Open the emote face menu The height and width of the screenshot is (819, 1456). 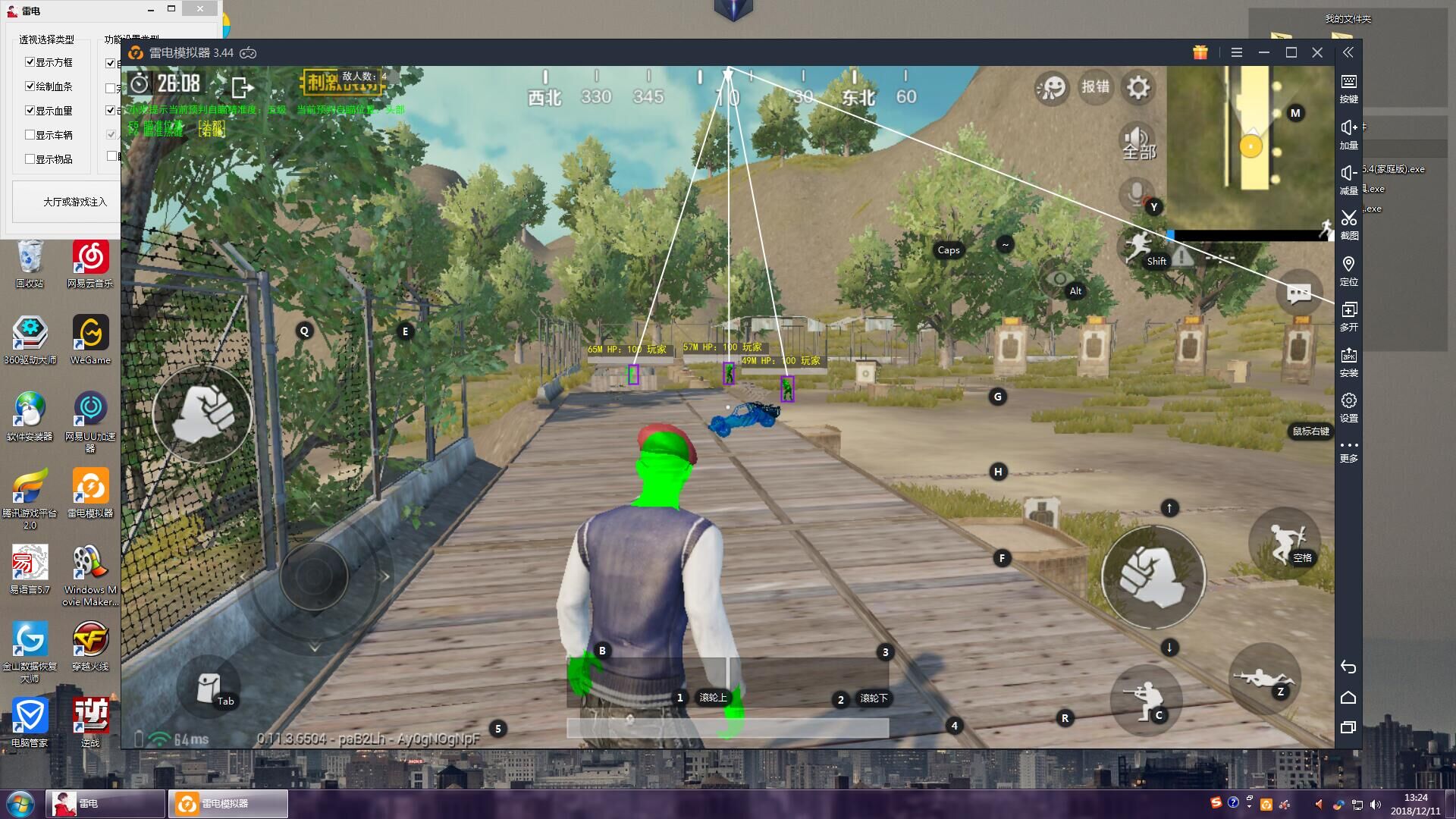[x=1052, y=89]
